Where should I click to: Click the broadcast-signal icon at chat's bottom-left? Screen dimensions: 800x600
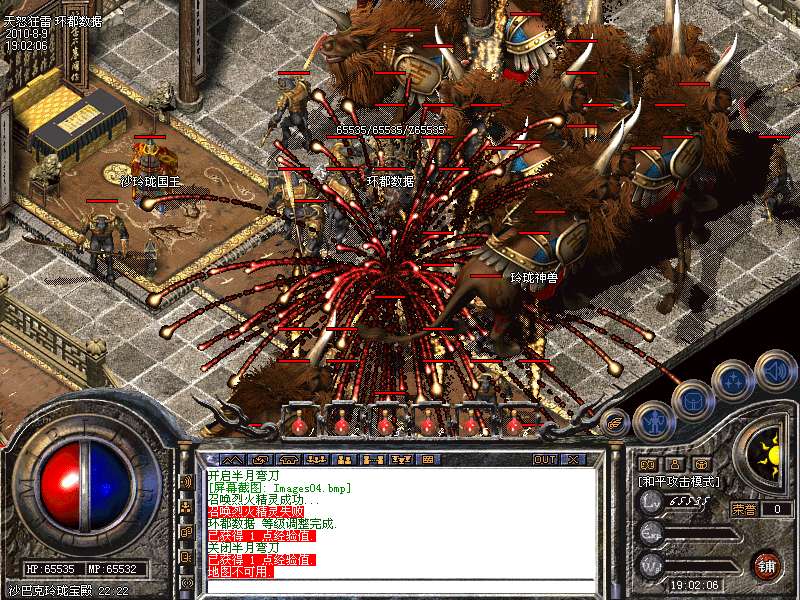pos(187,583)
